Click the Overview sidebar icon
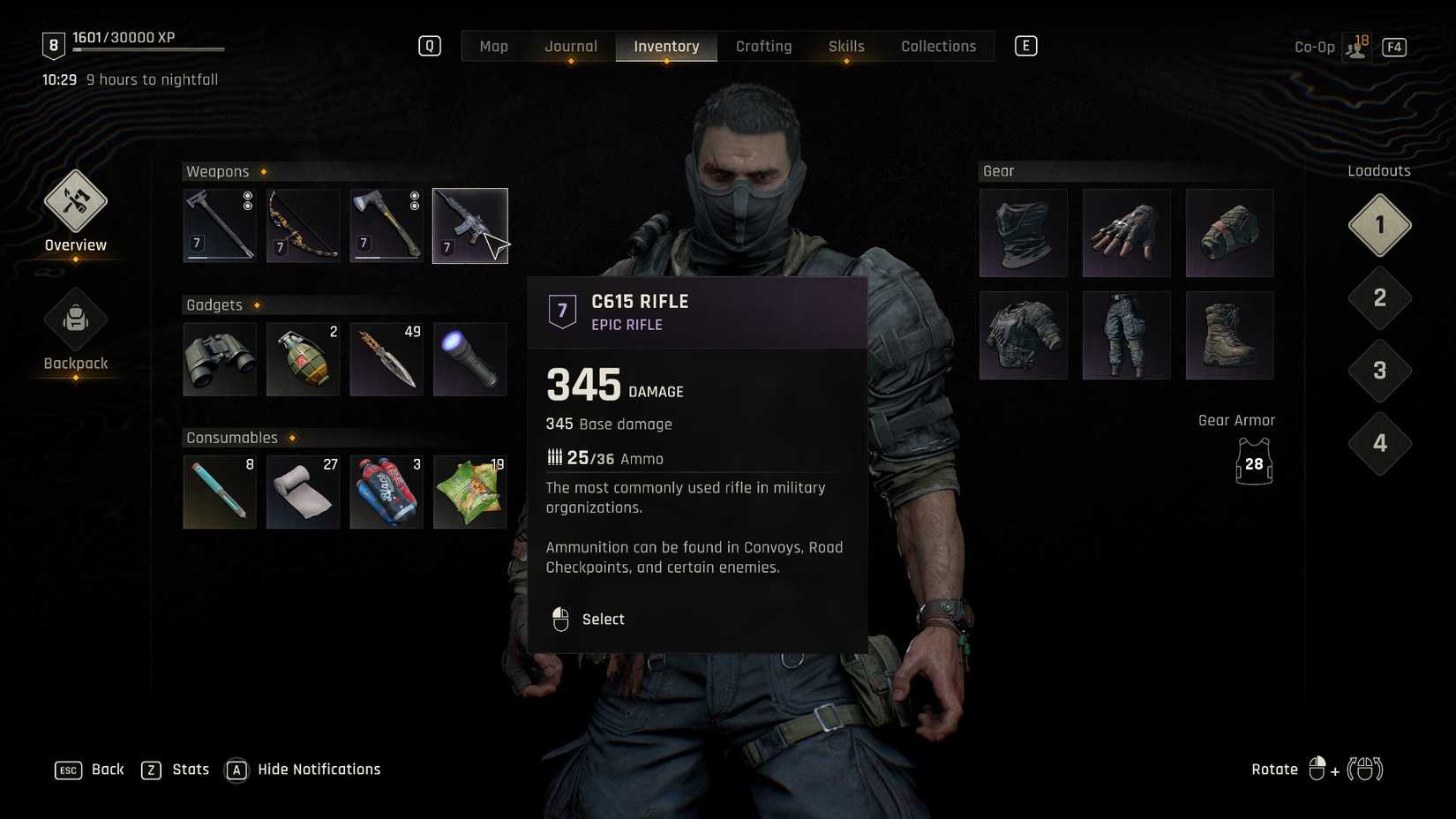The height and width of the screenshot is (819, 1456). click(x=75, y=201)
